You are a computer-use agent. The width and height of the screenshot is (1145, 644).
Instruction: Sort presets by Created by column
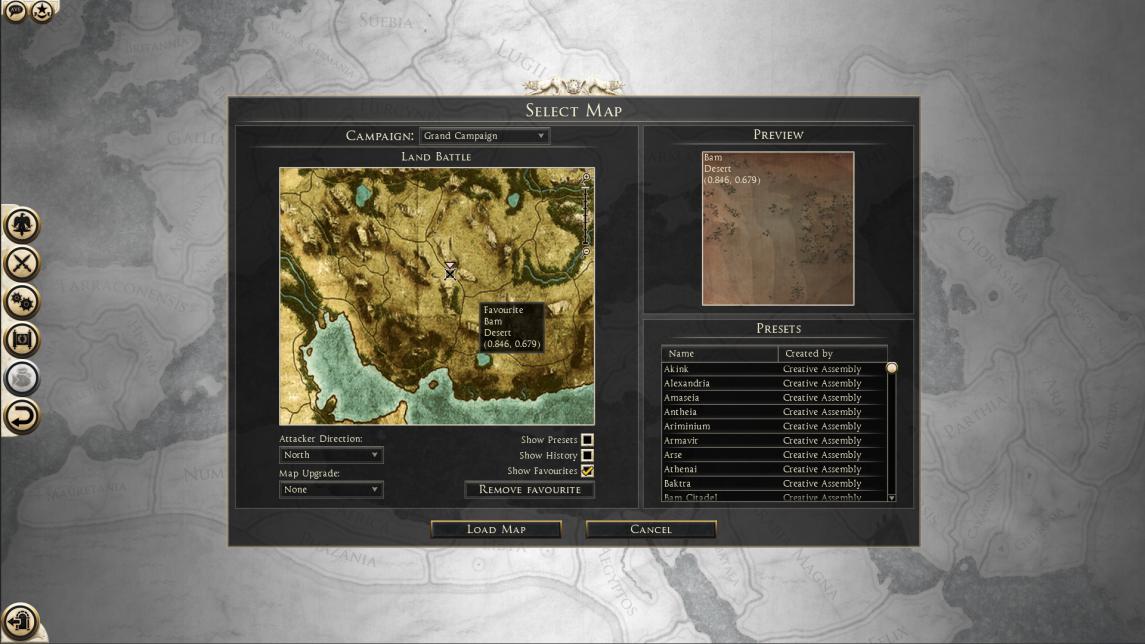point(832,354)
